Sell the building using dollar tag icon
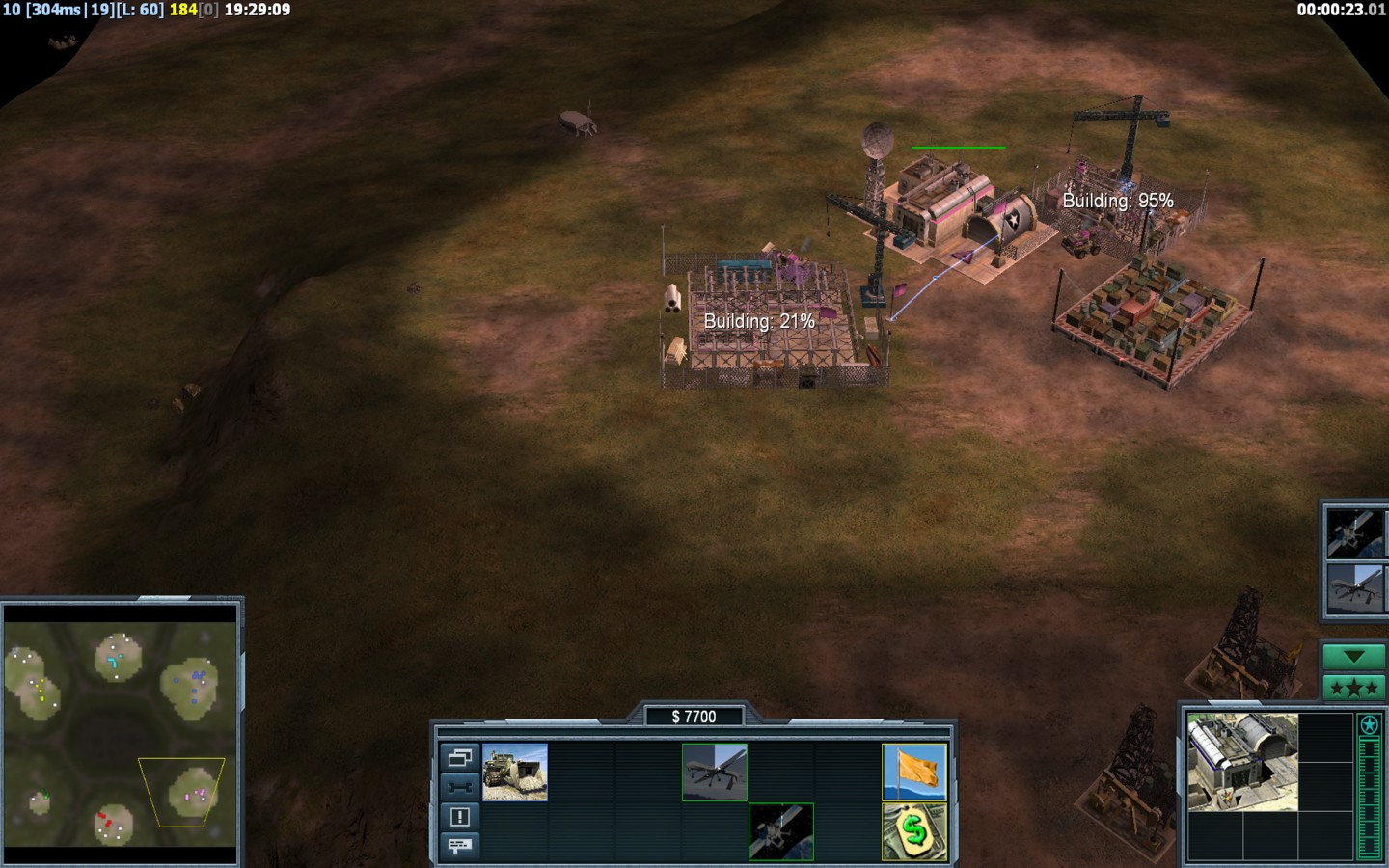This screenshot has width=1389, height=868. click(914, 831)
